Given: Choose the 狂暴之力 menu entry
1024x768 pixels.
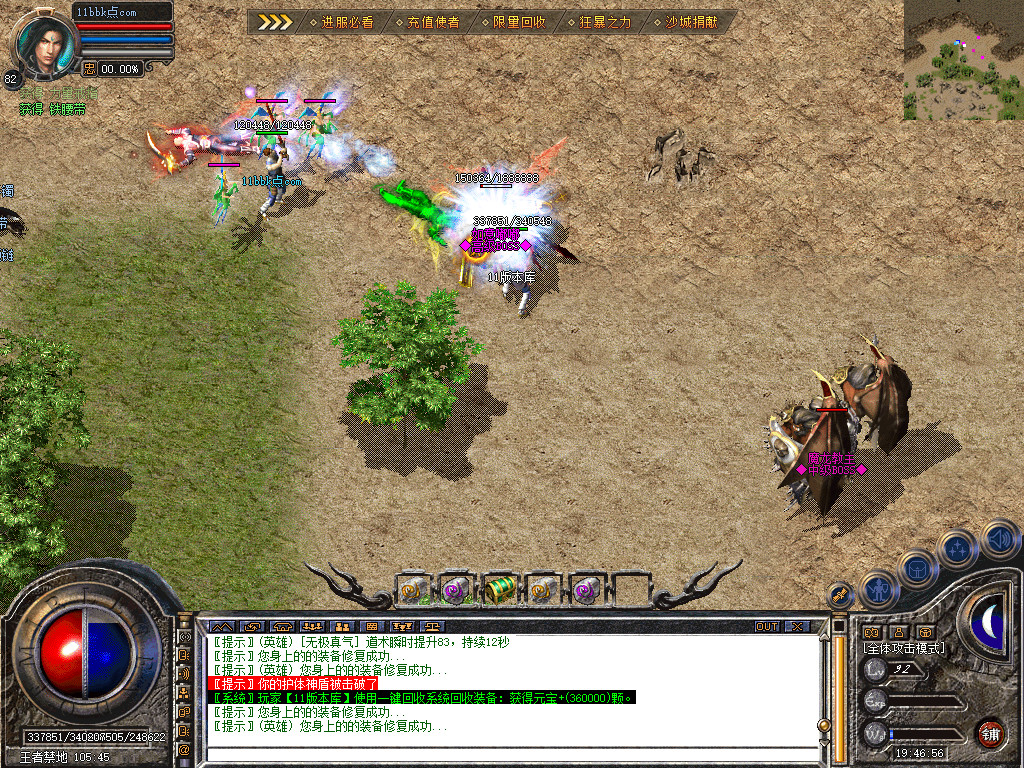Looking at the screenshot, I should pyautogui.click(x=600, y=21).
